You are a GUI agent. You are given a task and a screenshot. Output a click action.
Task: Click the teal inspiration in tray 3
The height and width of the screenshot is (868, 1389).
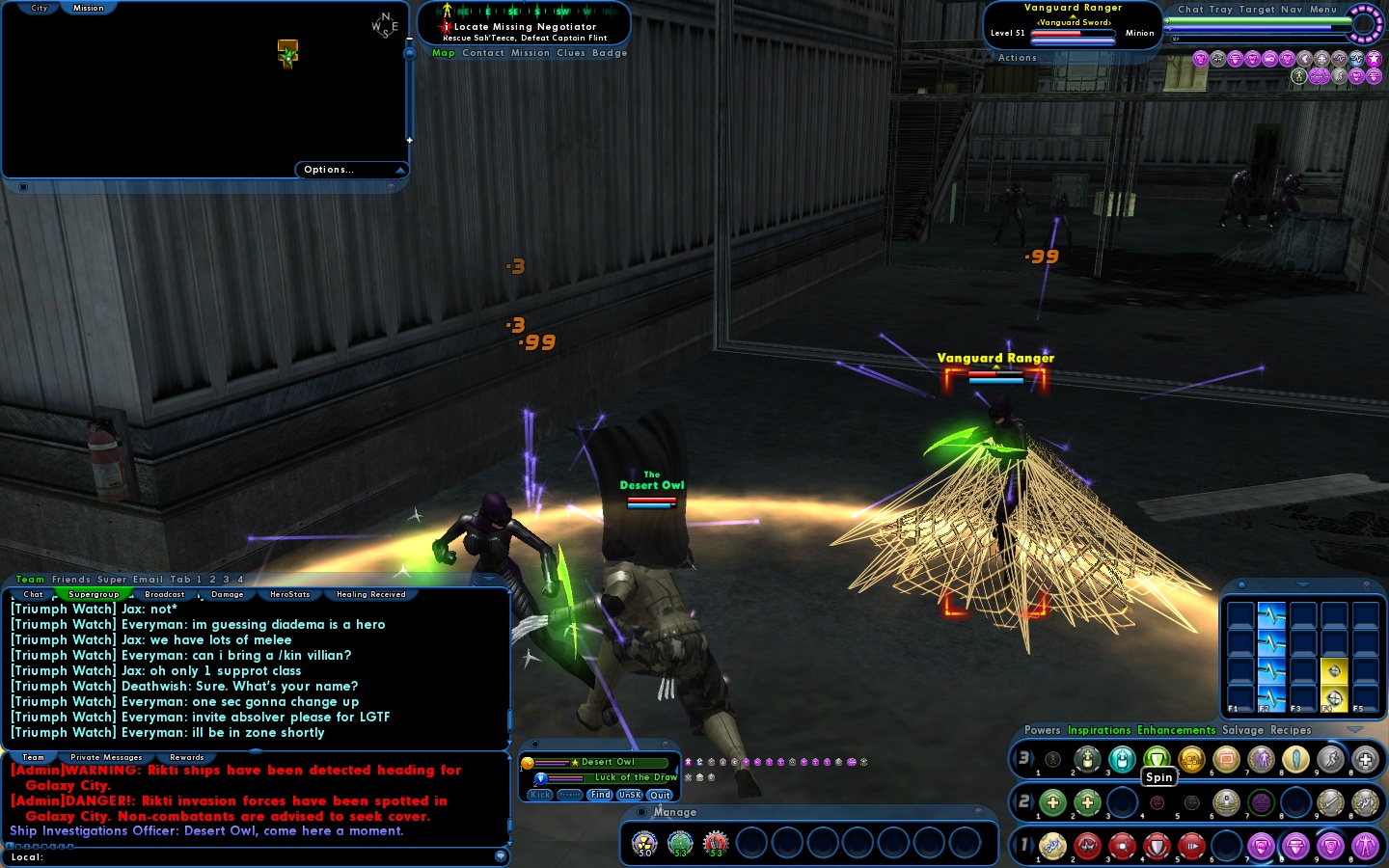[x=1123, y=759]
